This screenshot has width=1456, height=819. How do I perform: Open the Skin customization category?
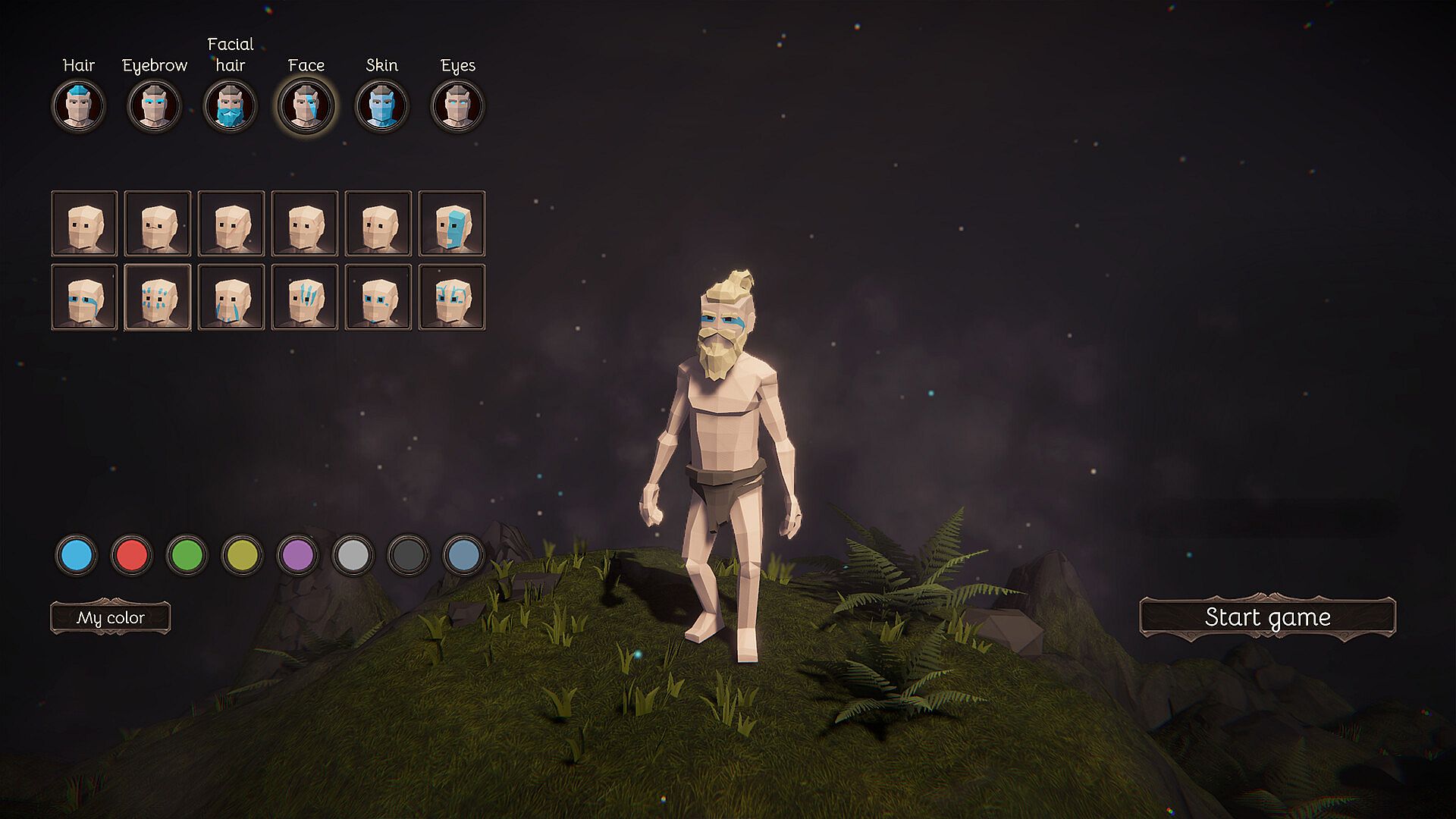pos(382,105)
